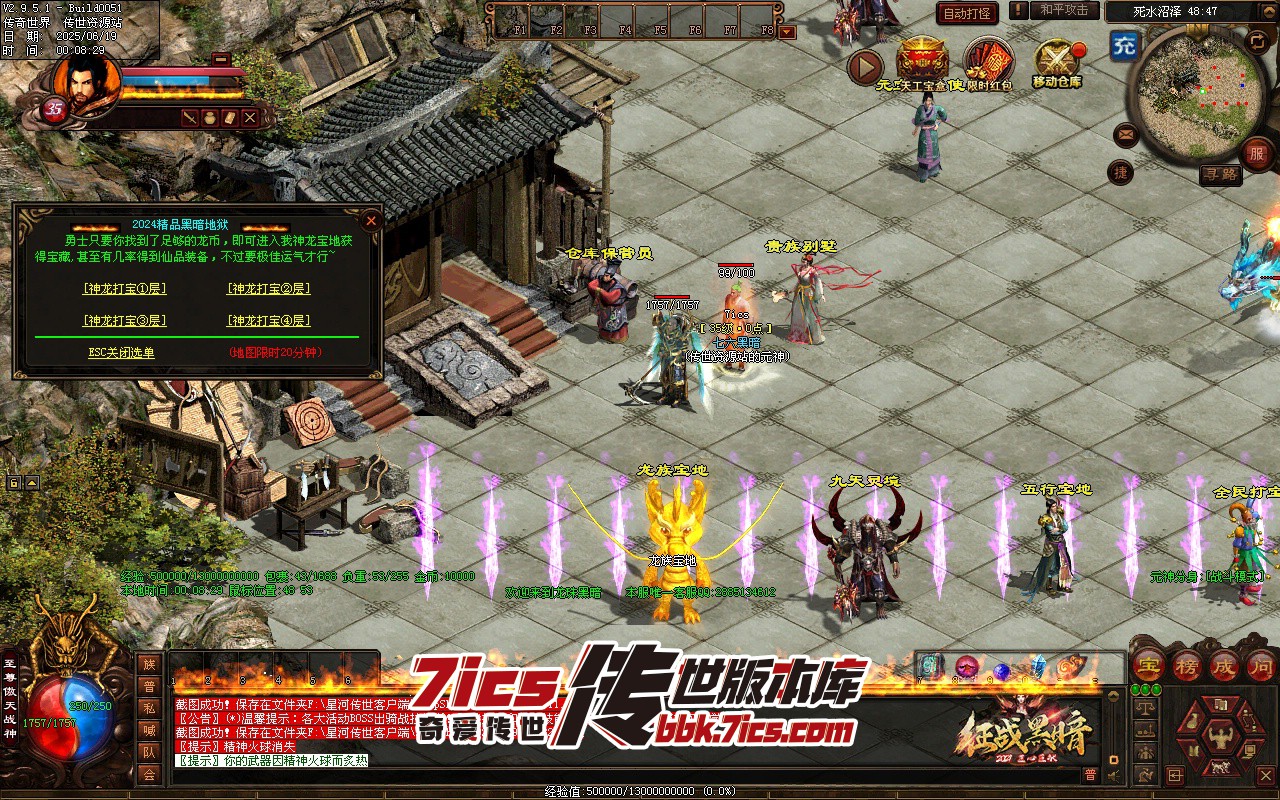Open the 限时红包 red envelope icon
1280x800 pixels.
pos(989,61)
